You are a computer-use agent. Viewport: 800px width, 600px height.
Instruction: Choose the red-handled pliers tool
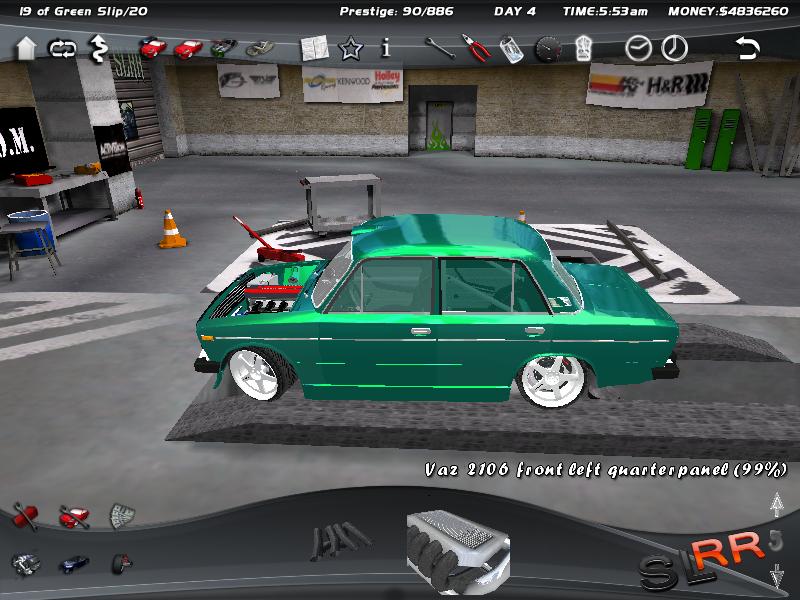pos(474,48)
